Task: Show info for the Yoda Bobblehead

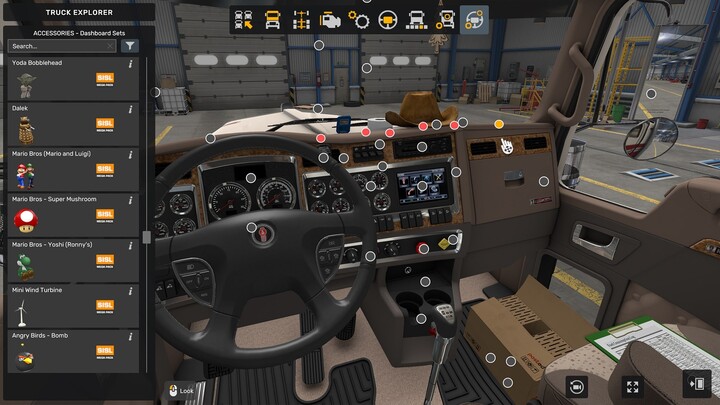Action: [131, 63]
